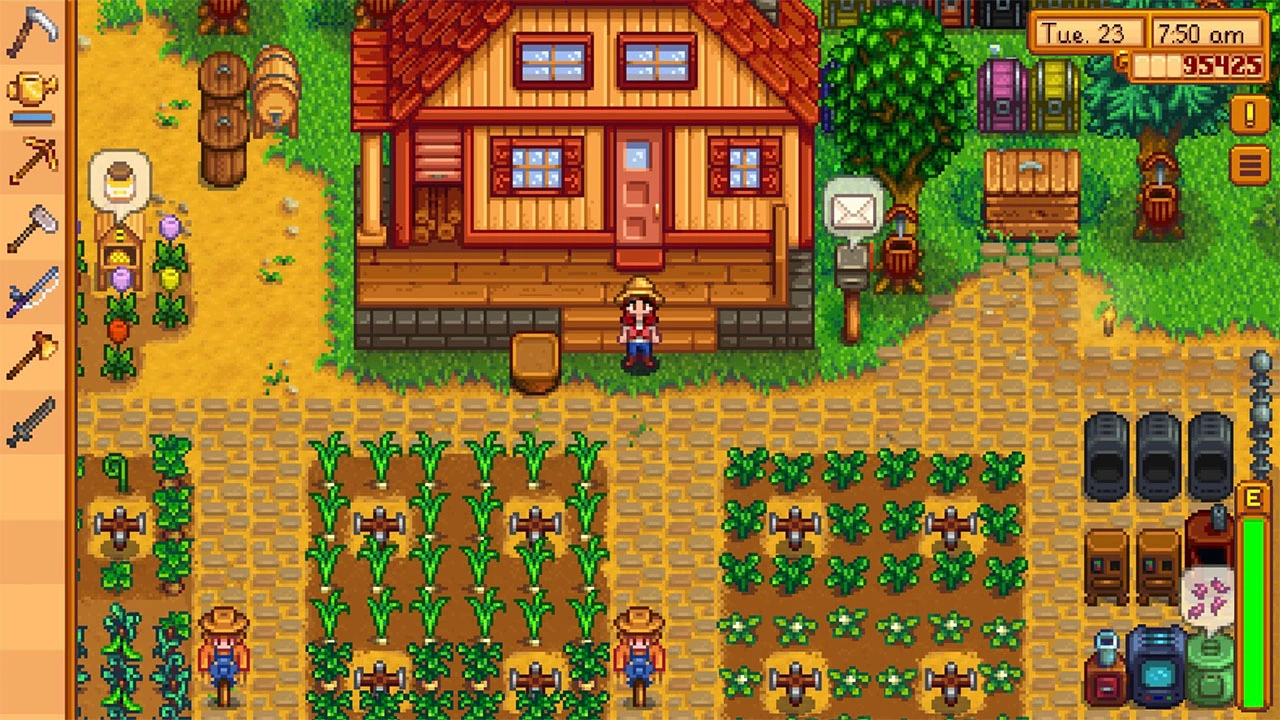
Task: Tap a sprinkler in the crop field
Action: (x=380, y=520)
